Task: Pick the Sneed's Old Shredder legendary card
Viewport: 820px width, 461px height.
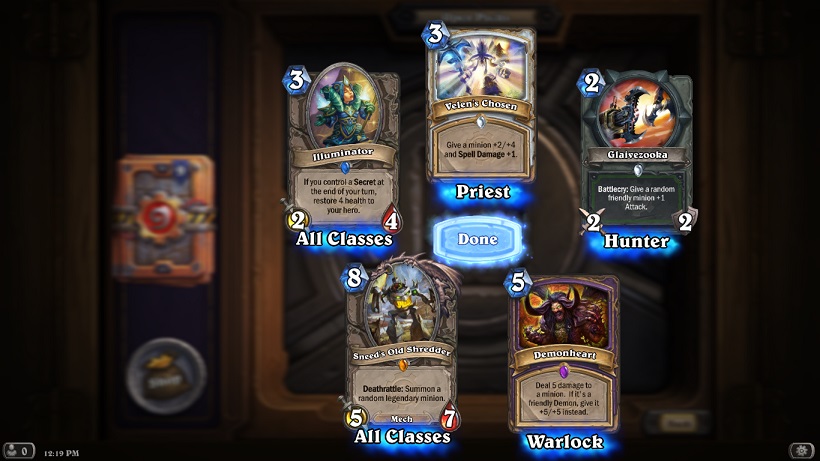Action: pos(401,345)
